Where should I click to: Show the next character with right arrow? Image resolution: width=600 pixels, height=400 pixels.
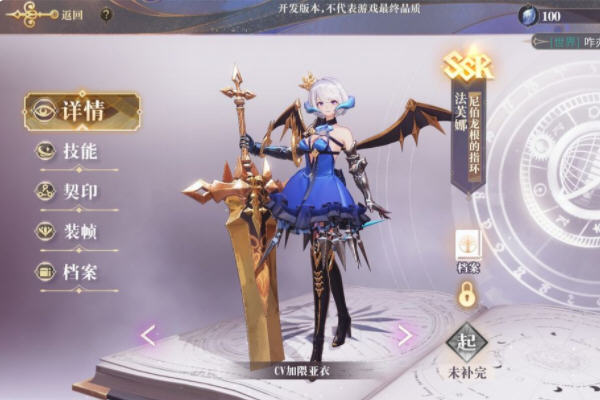click(x=405, y=335)
